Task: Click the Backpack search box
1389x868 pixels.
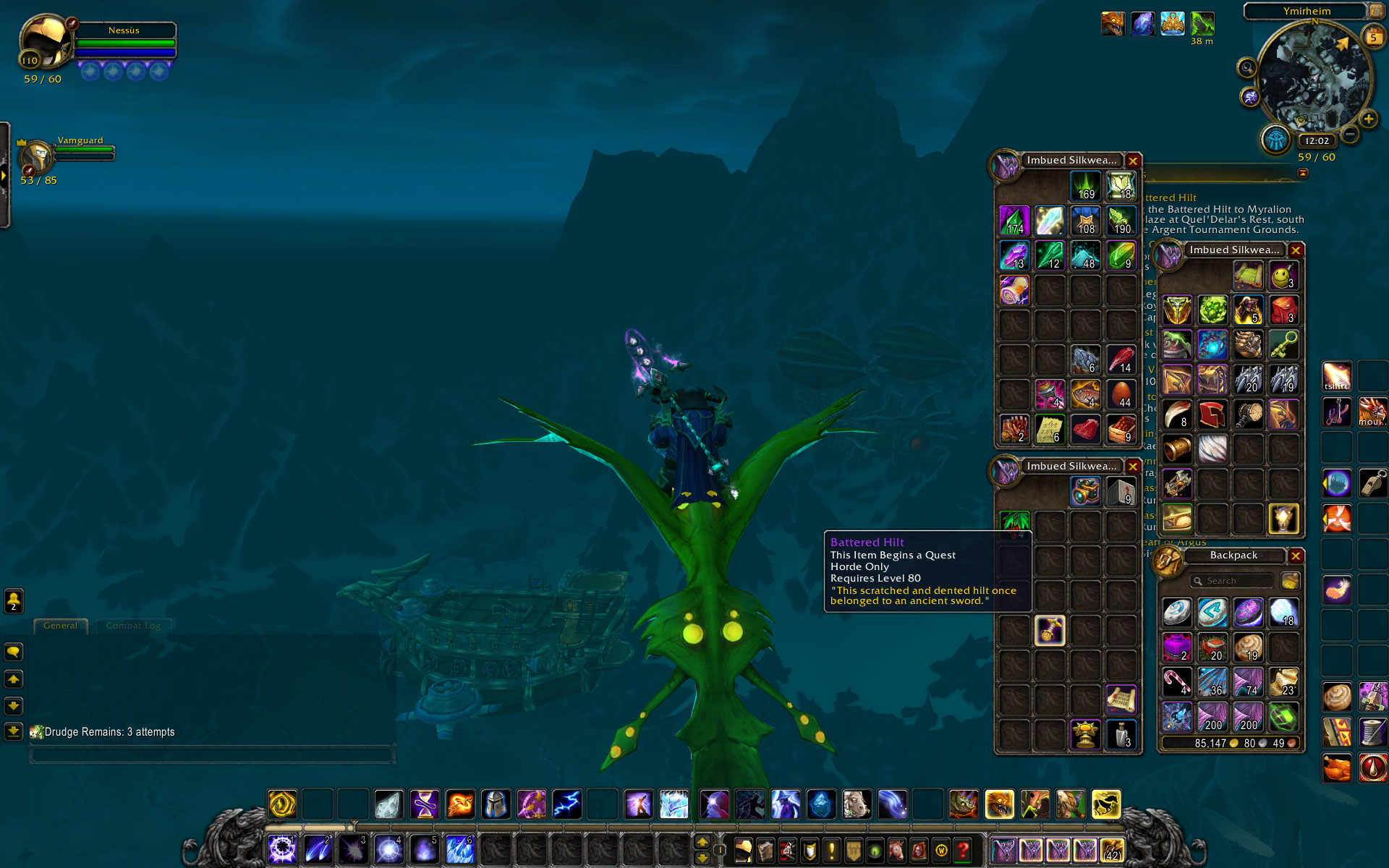Action: click(1233, 581)
